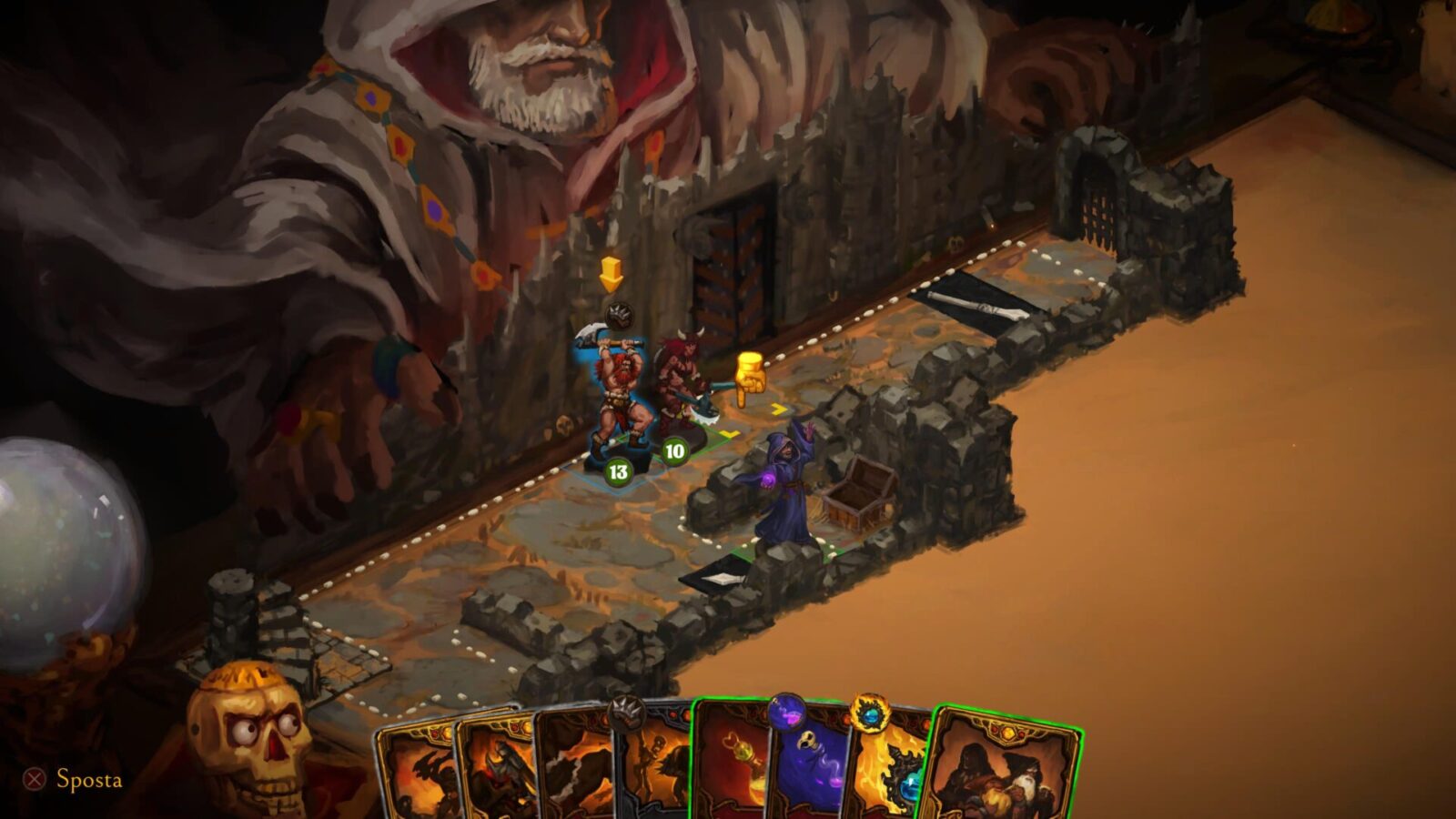Choose the armored horned knight card
Screen dimensions: 1456x819
click(496, 769)
